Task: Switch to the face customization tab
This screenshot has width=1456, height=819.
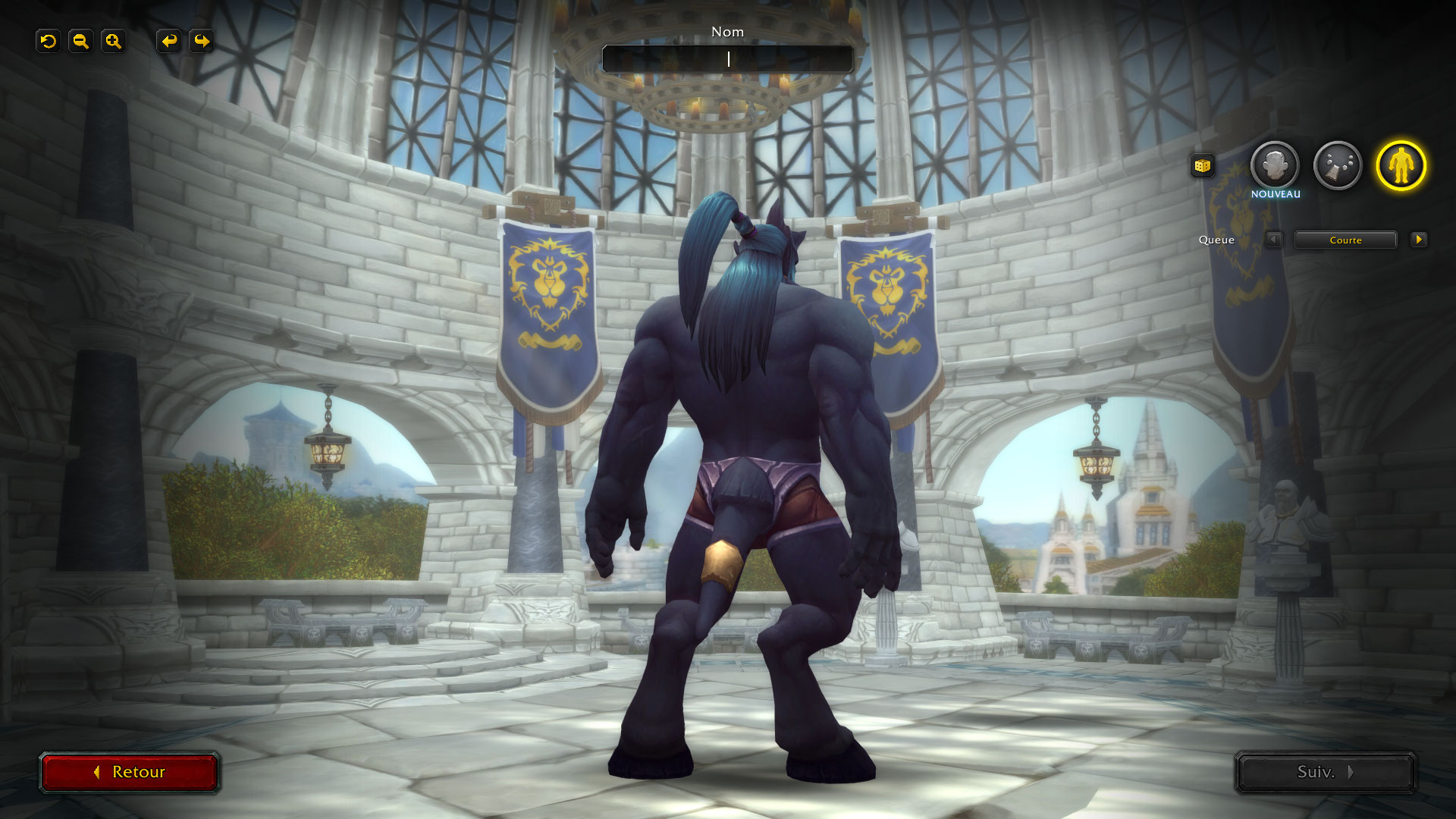Action: [1274, 165]
